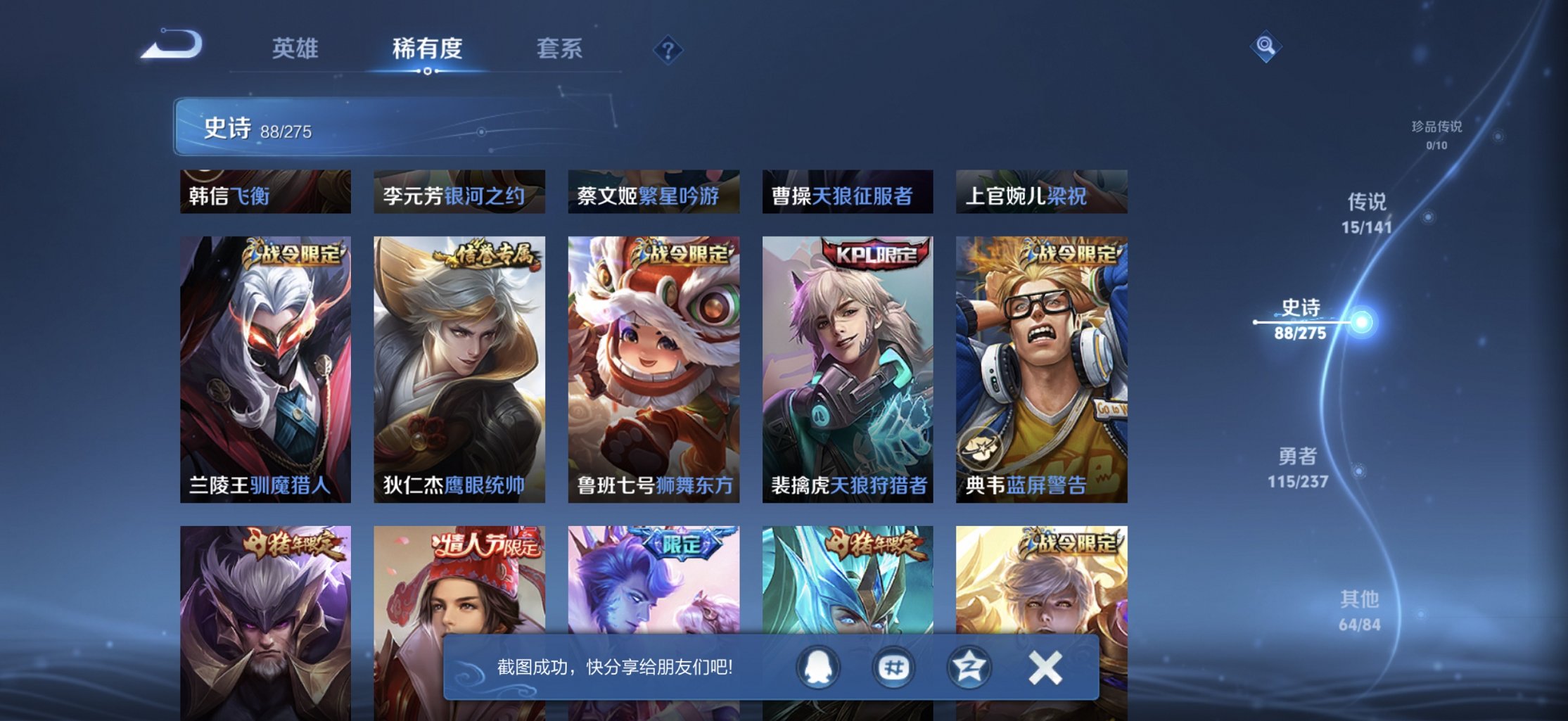1568x721 pixels.
Task: Switch to the 套系 tab
Action: (x=562, y=49)
